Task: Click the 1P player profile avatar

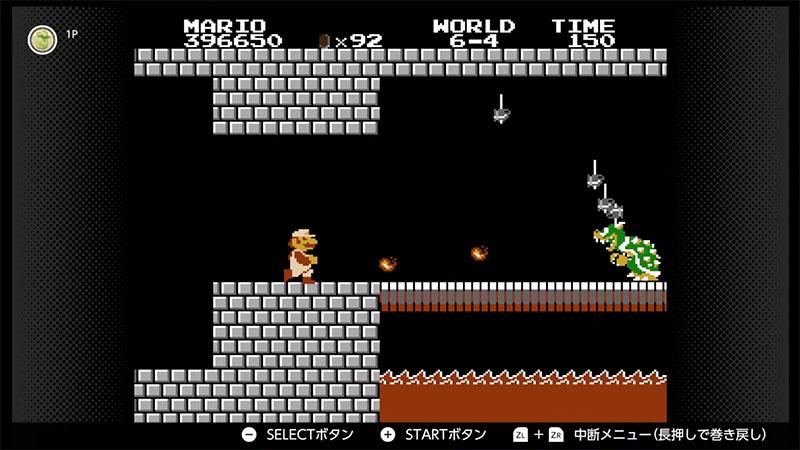Action: [x=42, y=39]
